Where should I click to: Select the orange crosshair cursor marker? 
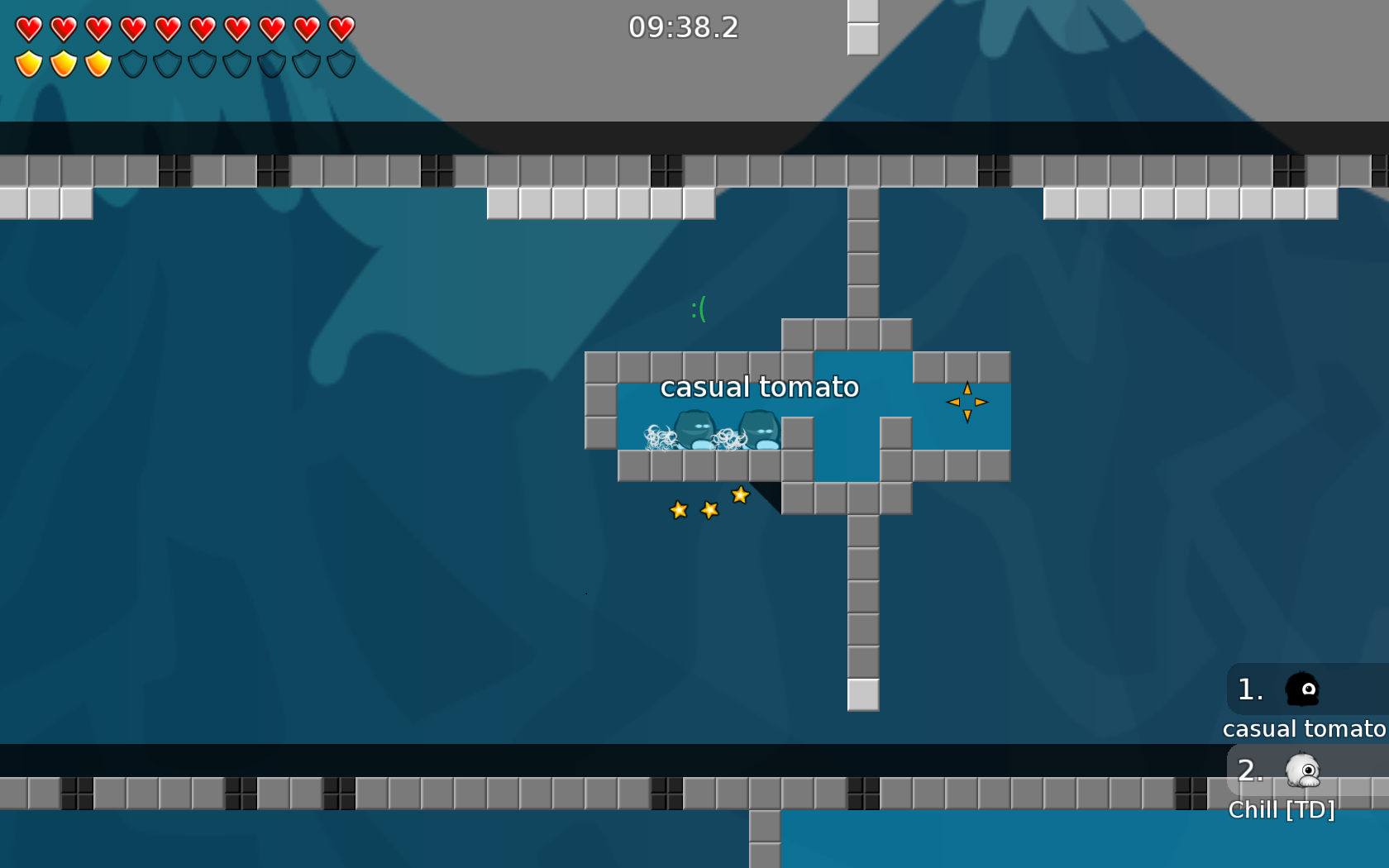coord(967,402)
